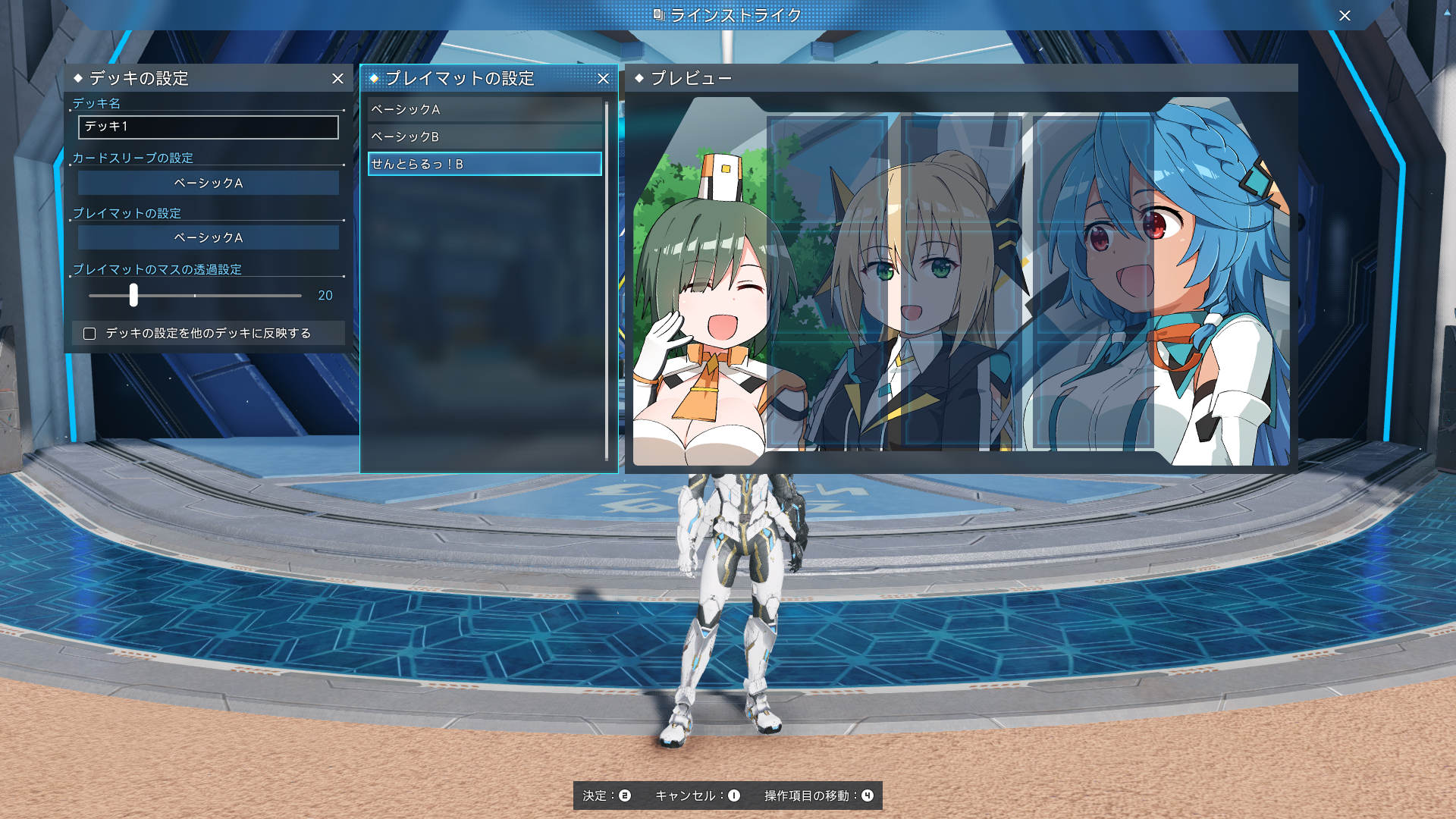Toggle デッキの設定を他のデッキに反映する checkbox
This screenshot has width=1456, height=819.
(x=89, y=334)
